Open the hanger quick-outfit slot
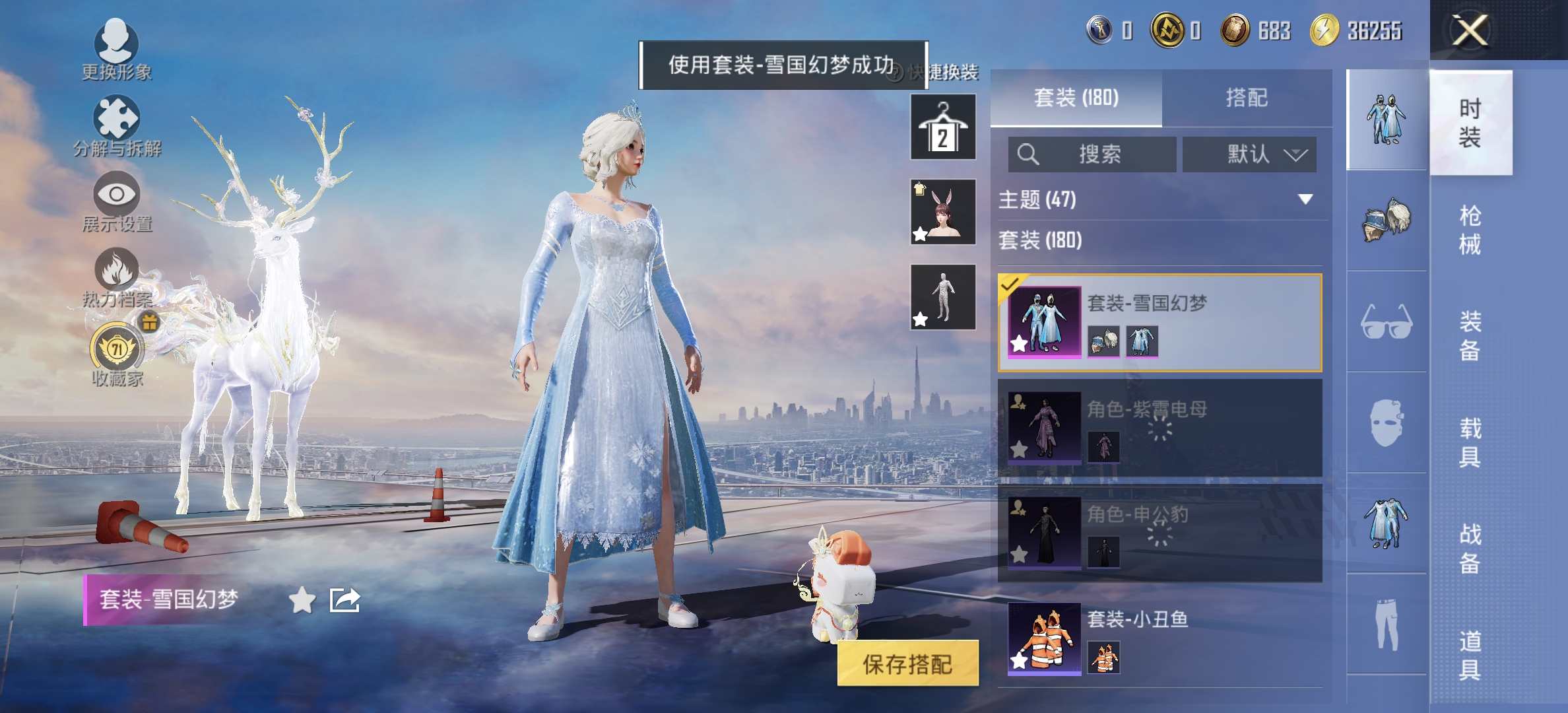Image resolution: width=1568 pixels, height=713 pixels. (942, 127)
